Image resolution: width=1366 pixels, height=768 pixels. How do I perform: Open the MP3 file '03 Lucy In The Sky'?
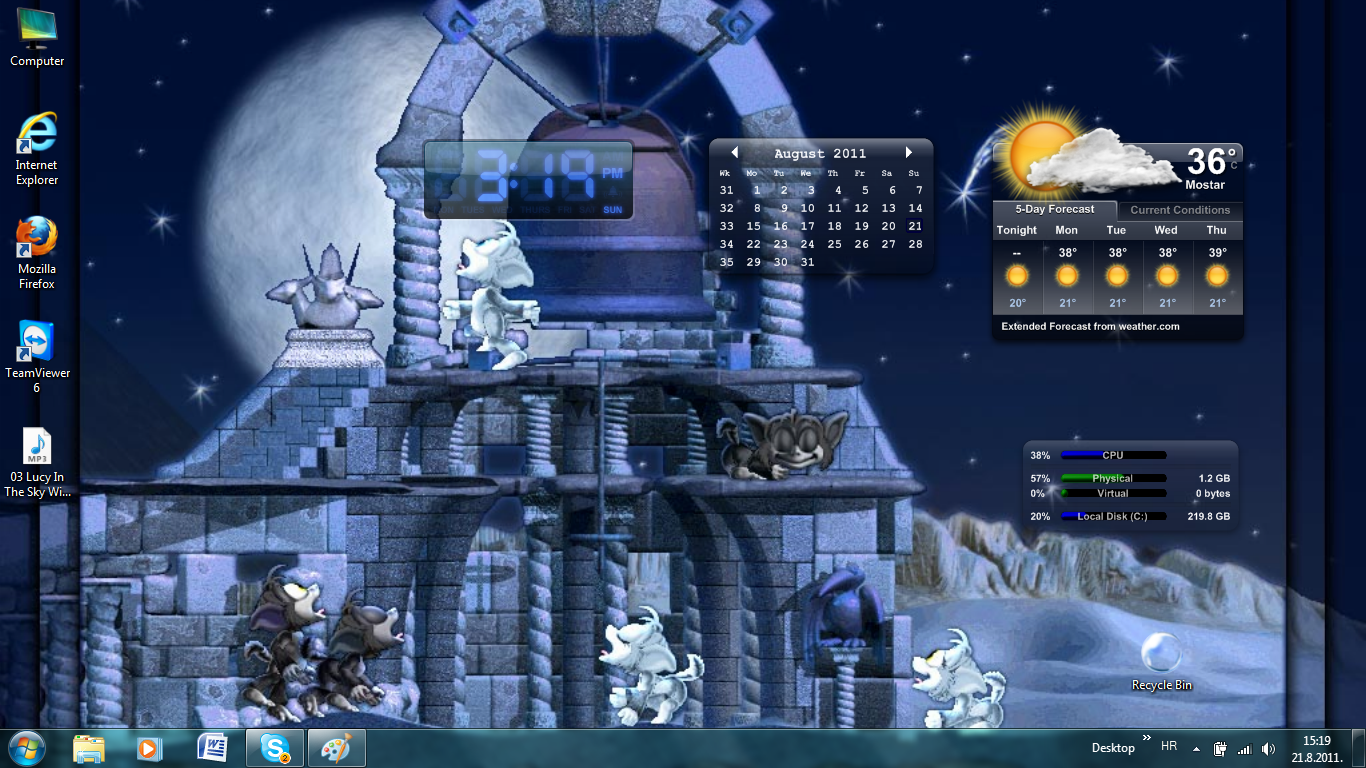[x=36, y=447]
